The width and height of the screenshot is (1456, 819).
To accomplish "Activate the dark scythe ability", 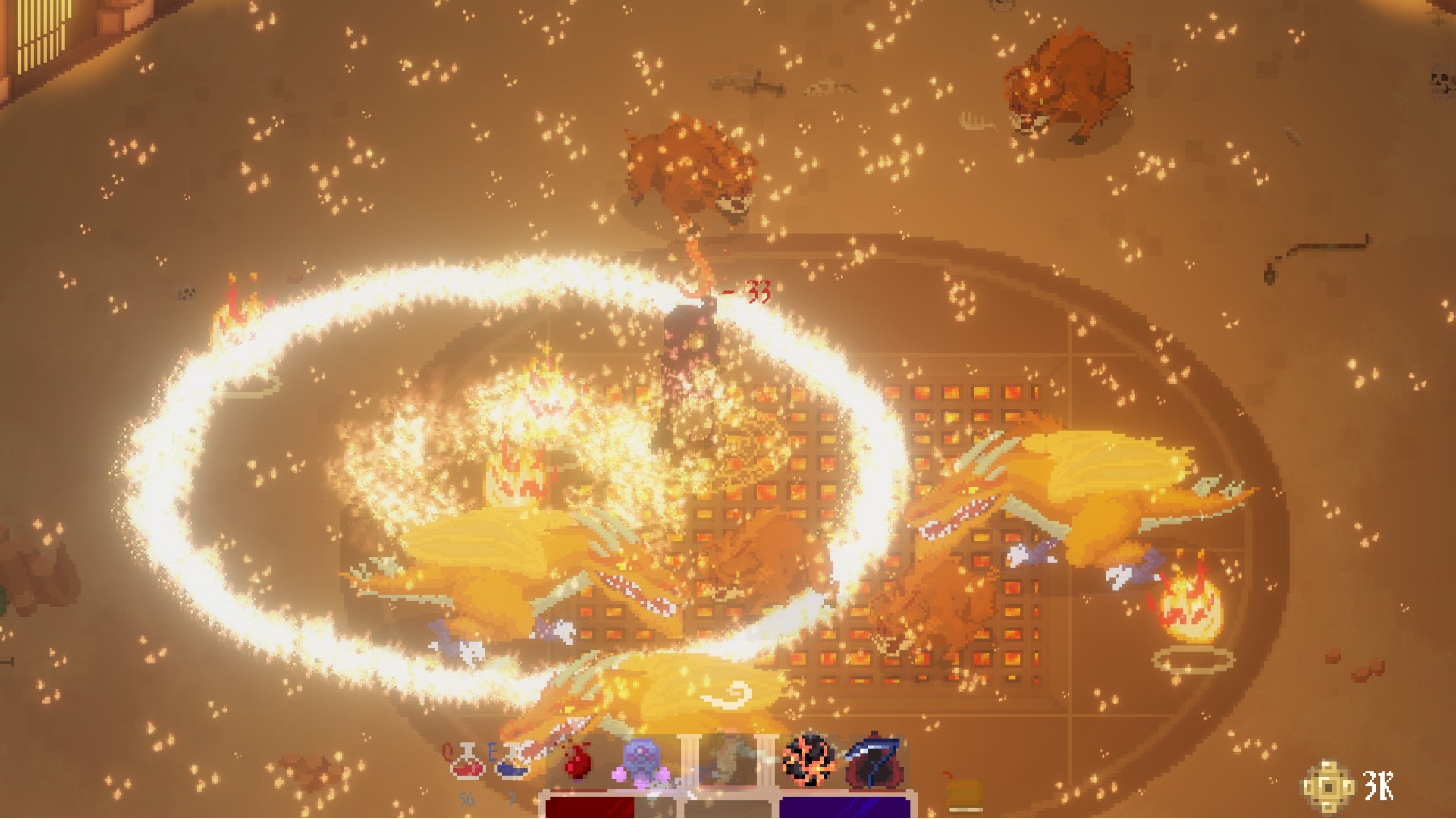I will 874,761.
